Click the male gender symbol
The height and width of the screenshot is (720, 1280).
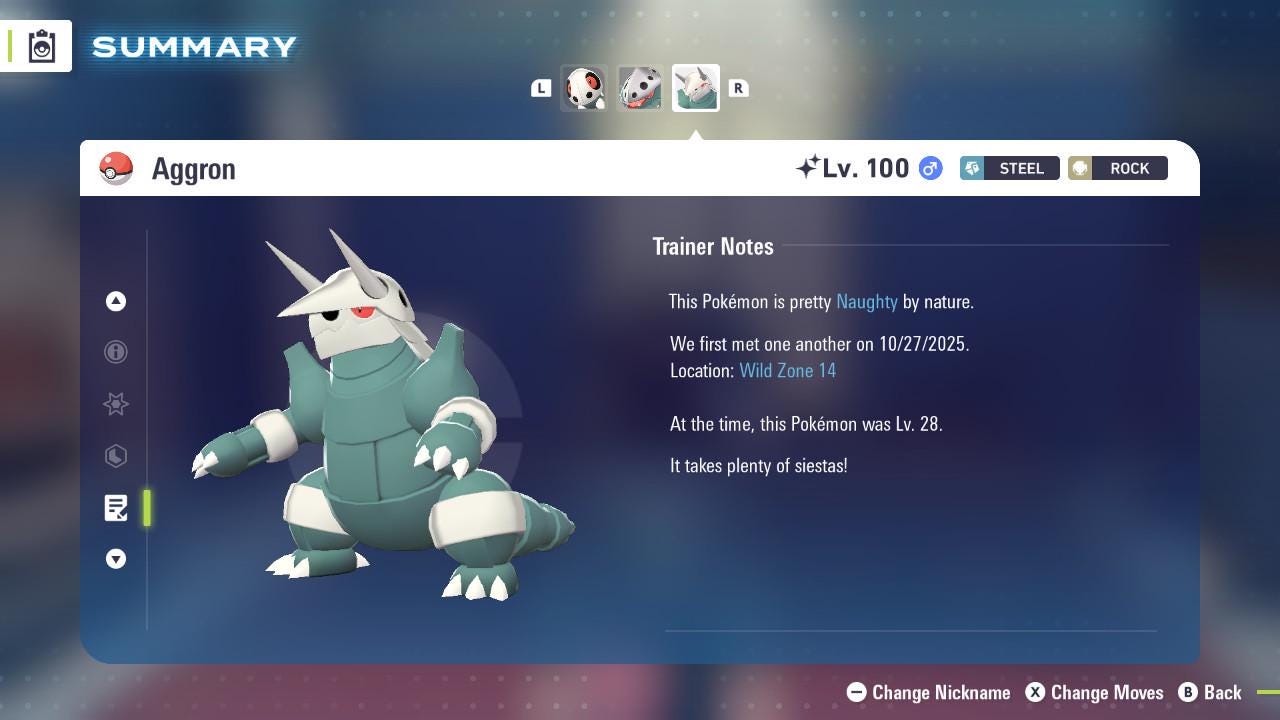click(x=929, y=169)
